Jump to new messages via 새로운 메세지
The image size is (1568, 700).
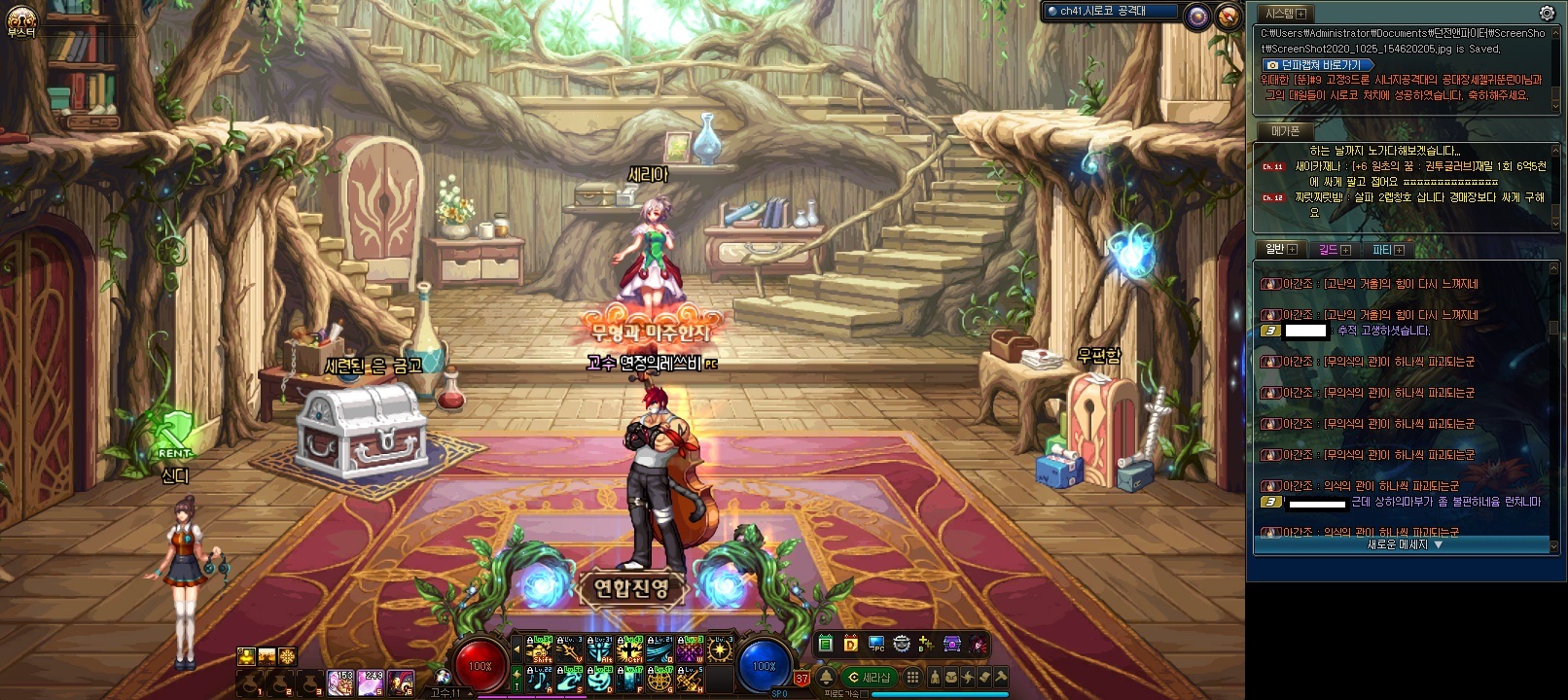click(1405, 545)
